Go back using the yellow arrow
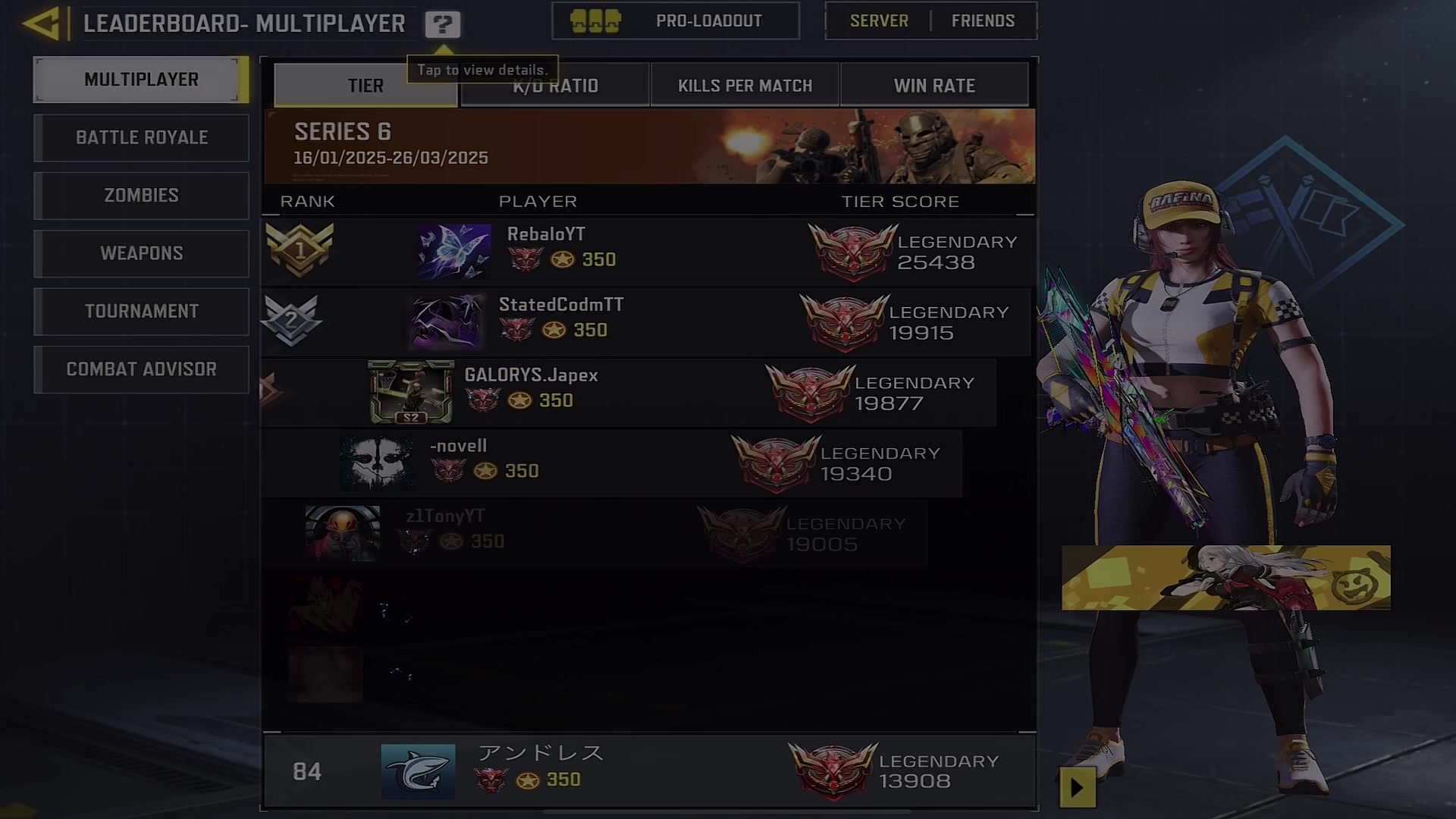Screen dimensions: 1456x819 coord(42,24)
